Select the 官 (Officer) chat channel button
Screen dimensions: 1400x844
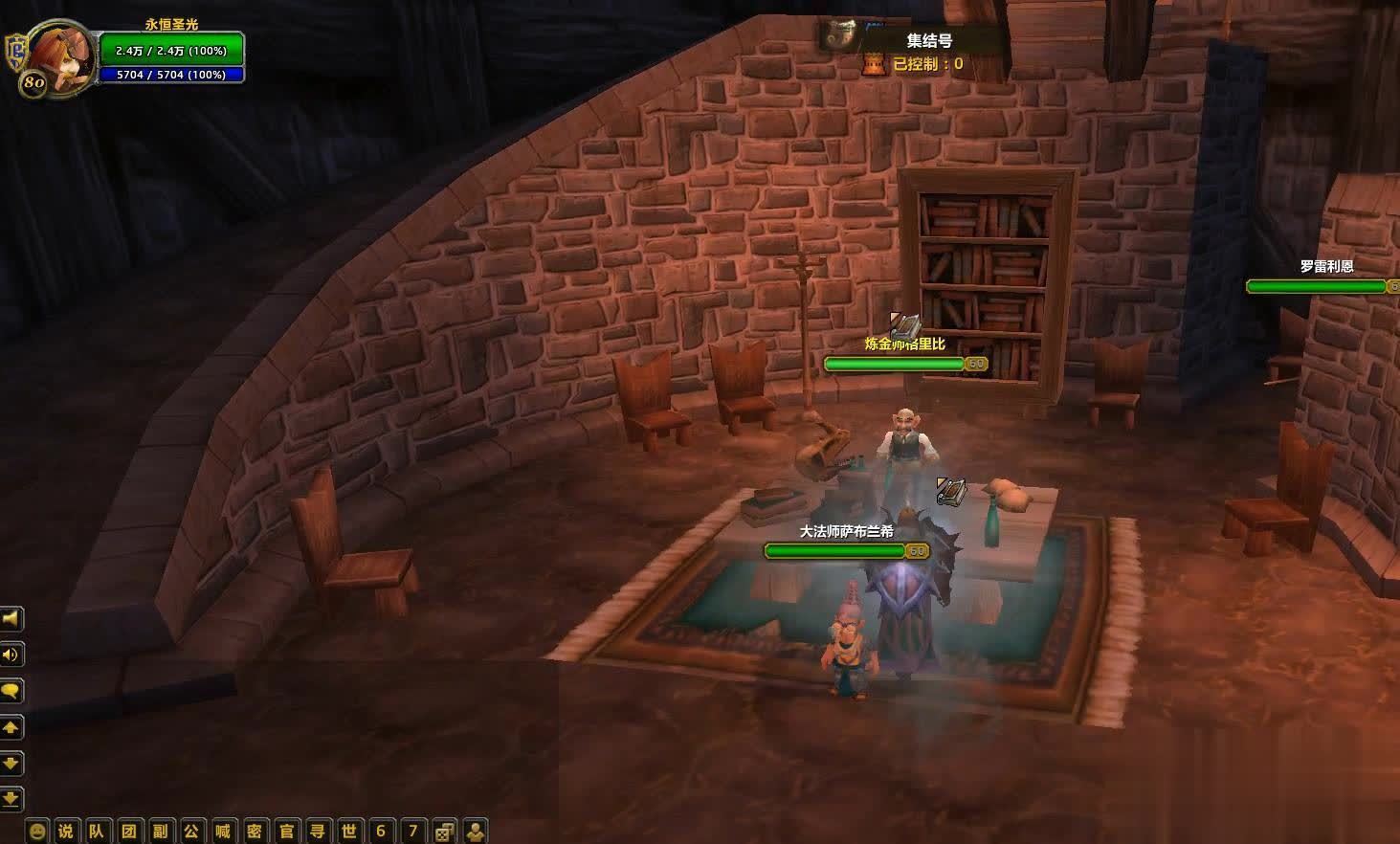[x=286, y=831]
